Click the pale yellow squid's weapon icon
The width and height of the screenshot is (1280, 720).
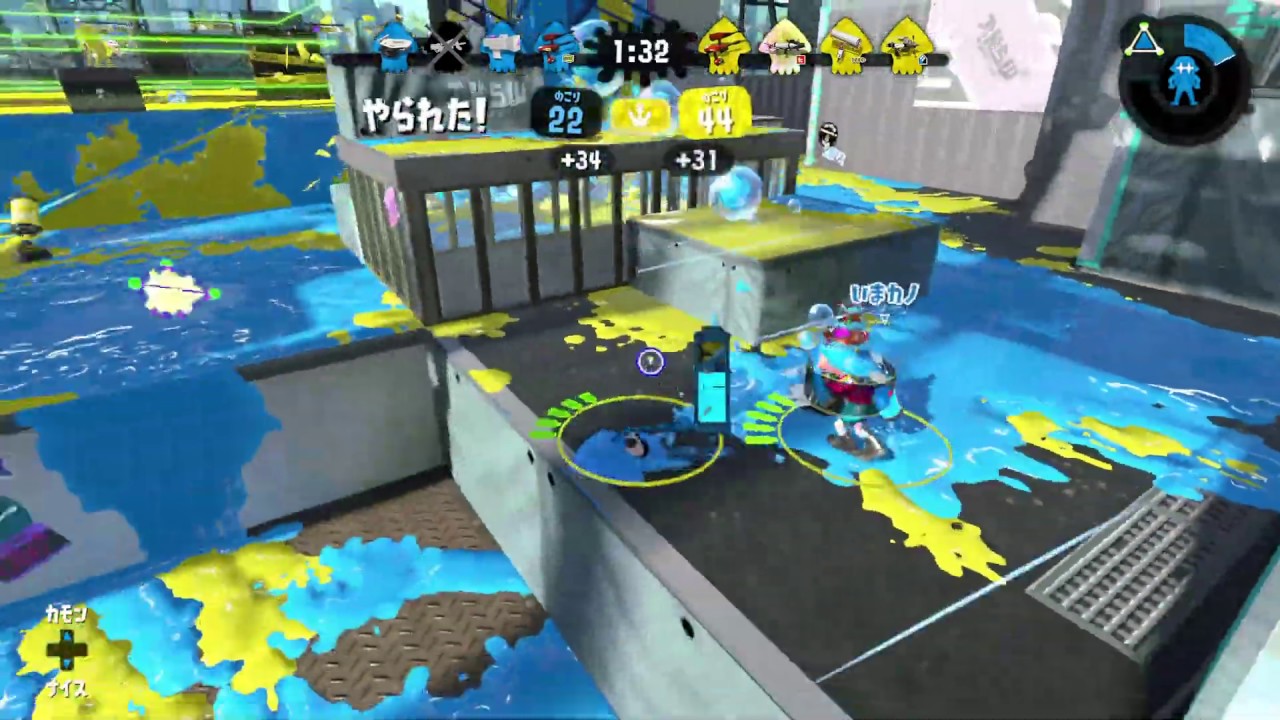pyautogui.click(x=788, y=44)
